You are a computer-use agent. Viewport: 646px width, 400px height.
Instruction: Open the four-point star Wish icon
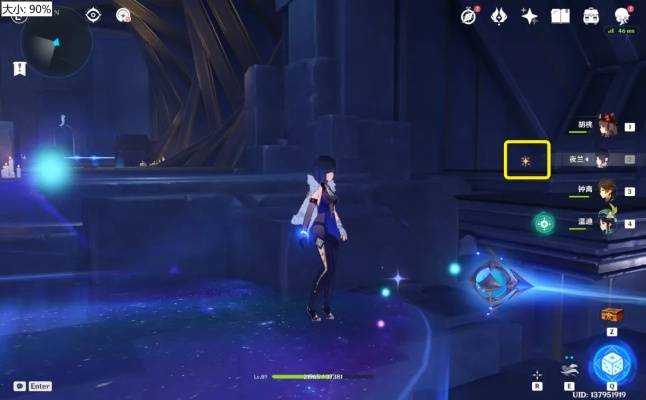[530, 15]
